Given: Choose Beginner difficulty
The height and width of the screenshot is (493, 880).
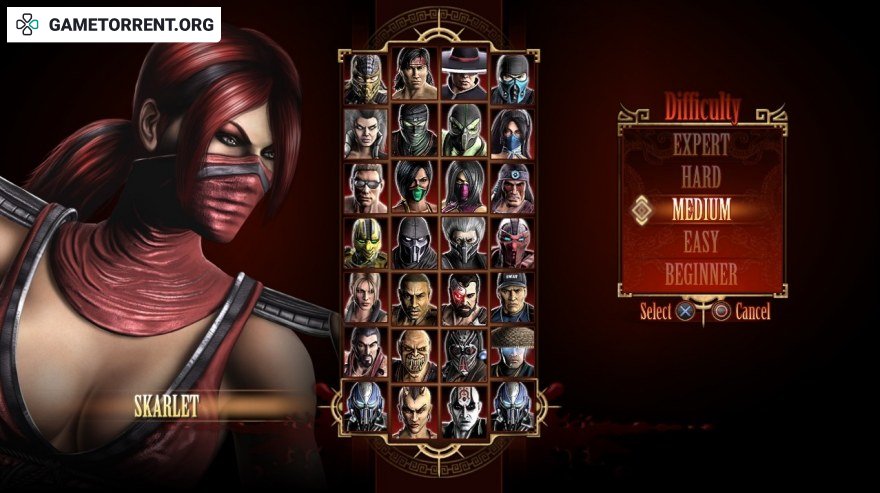Looking at the screenshot, I should click(701, 273).
